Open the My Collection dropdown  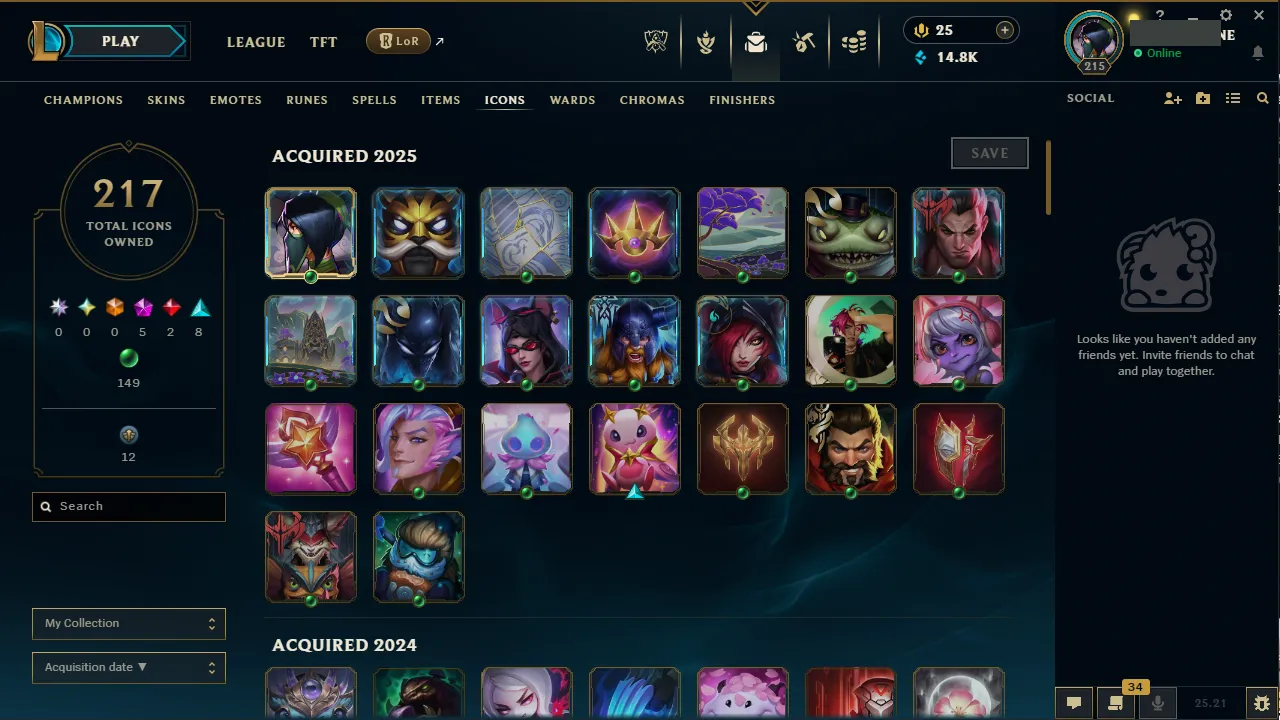point(128,623)
